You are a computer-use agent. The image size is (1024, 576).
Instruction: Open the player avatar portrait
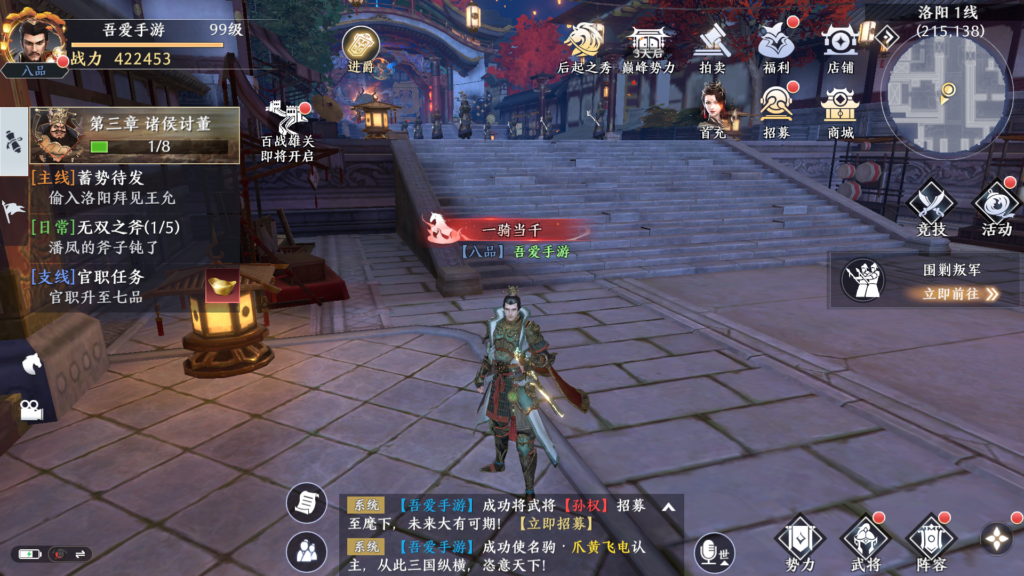(34, 42)
